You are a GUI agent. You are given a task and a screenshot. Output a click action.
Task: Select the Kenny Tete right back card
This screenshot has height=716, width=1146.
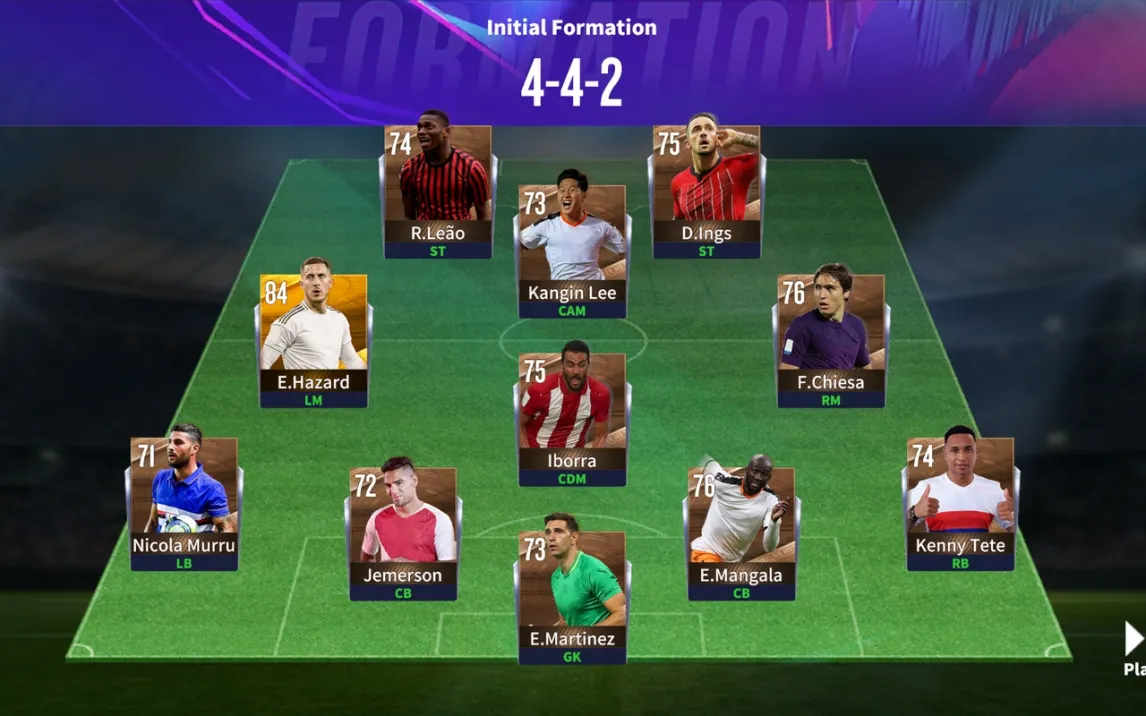click(x=960, y=503)
